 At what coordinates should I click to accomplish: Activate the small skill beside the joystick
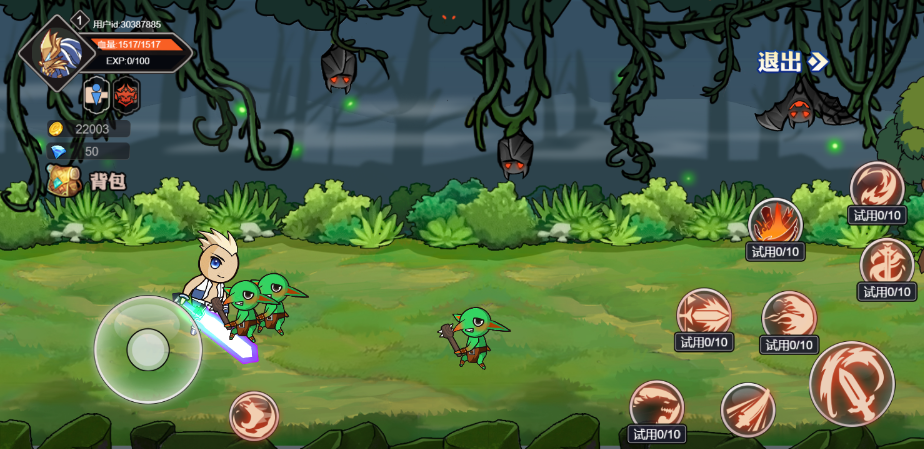click(x=254, y=415)
